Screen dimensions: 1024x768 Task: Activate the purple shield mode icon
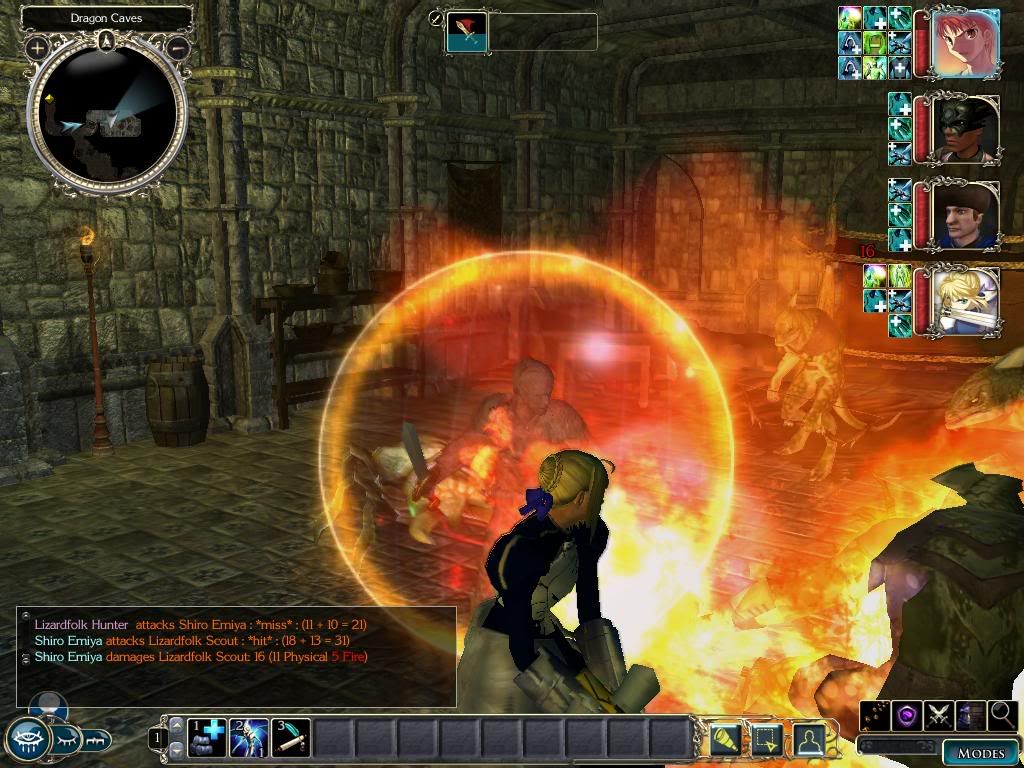point(908,715)
